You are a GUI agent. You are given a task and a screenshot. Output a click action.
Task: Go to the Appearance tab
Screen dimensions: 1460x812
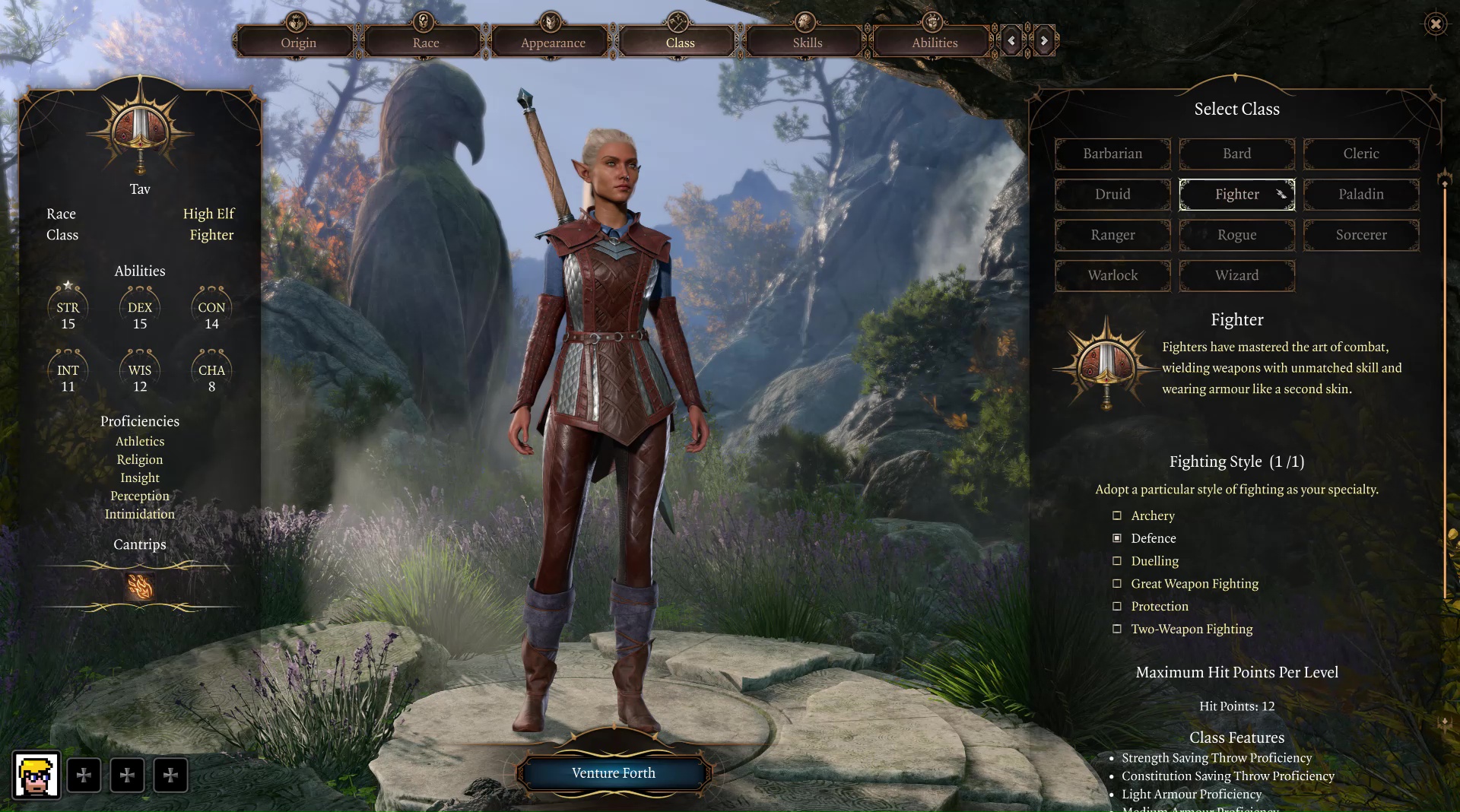(553, 43)
